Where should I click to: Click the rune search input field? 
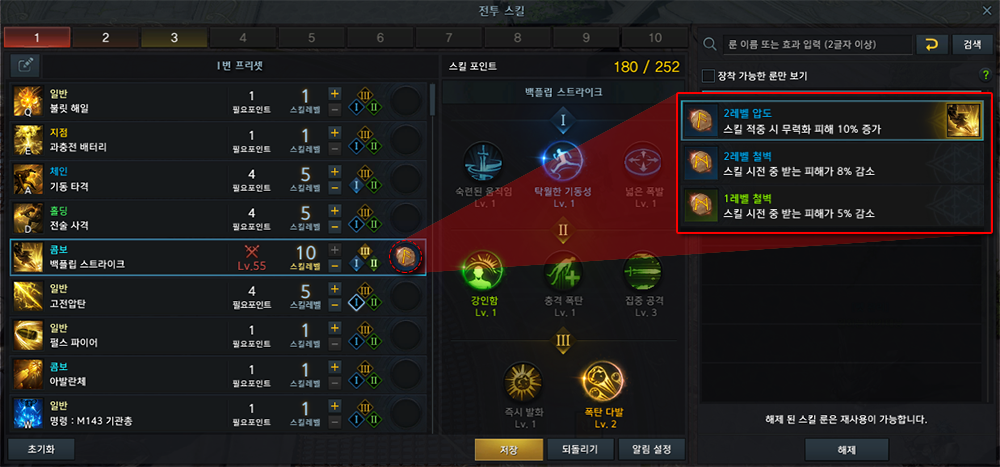tap(815, 44)
